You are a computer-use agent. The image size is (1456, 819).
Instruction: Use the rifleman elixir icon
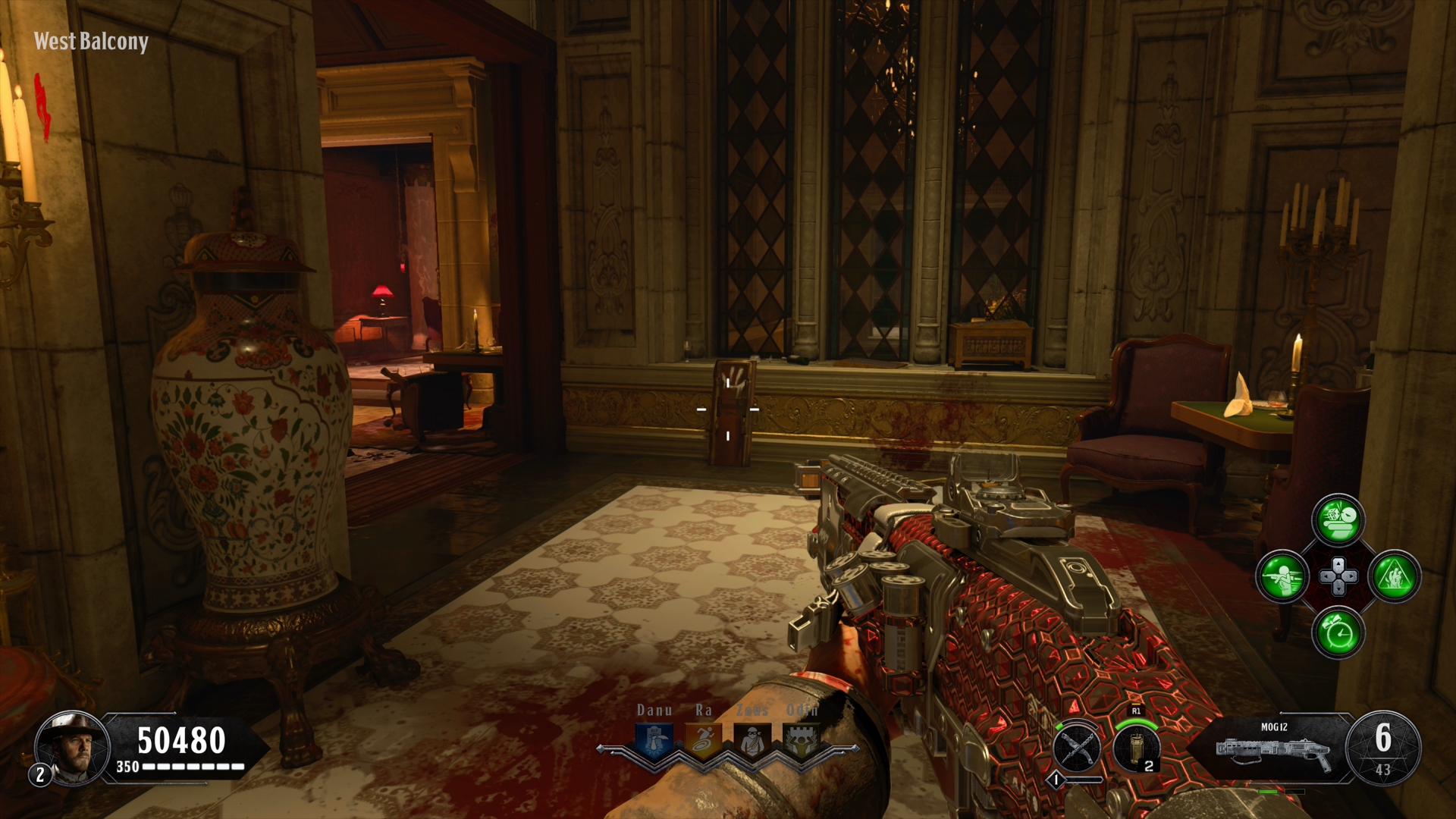coord(1282,577)
